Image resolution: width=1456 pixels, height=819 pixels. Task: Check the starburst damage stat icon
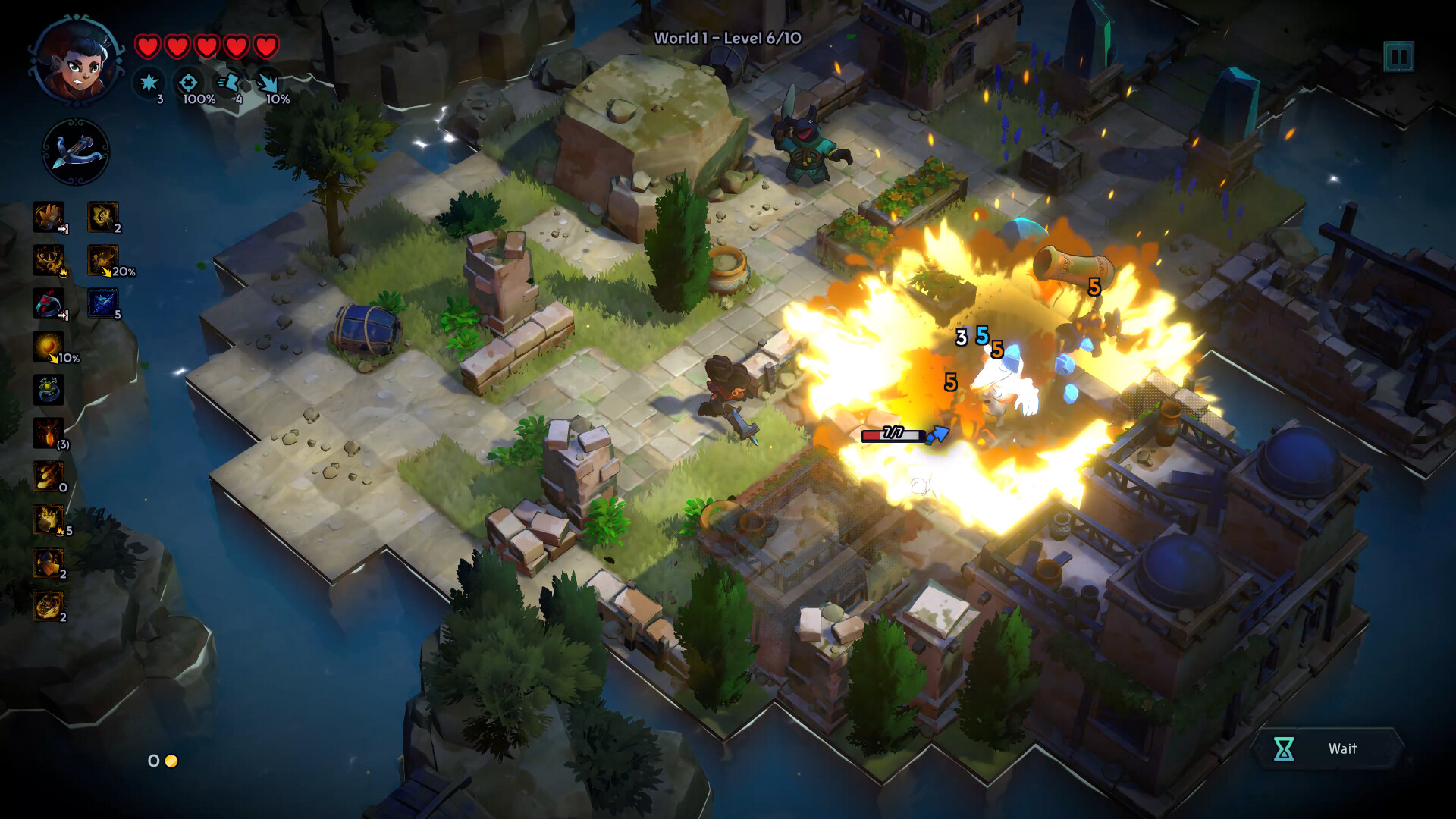(x=149, y=82)
